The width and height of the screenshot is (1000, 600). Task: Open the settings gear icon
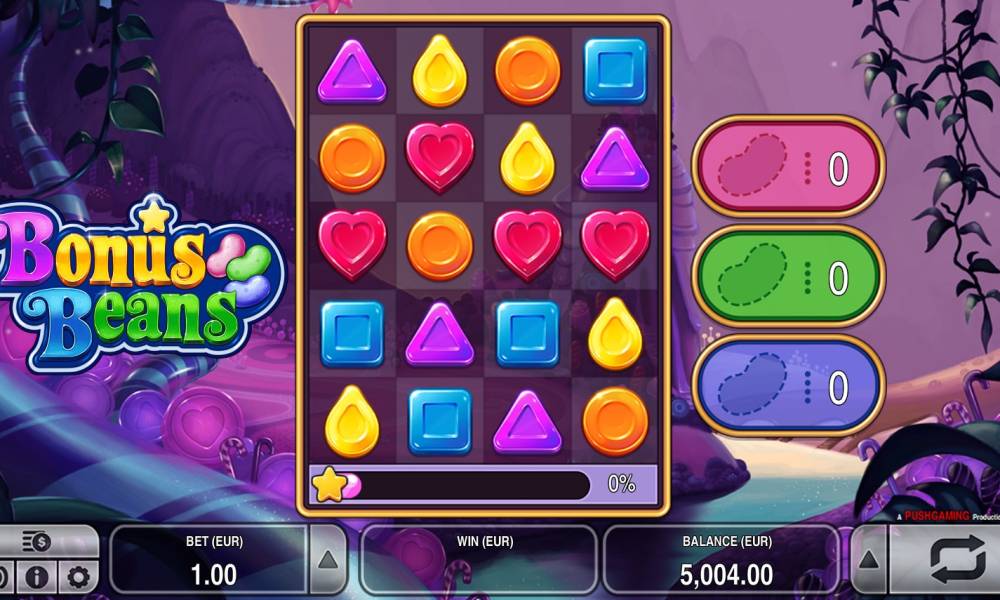click(78, 577)
